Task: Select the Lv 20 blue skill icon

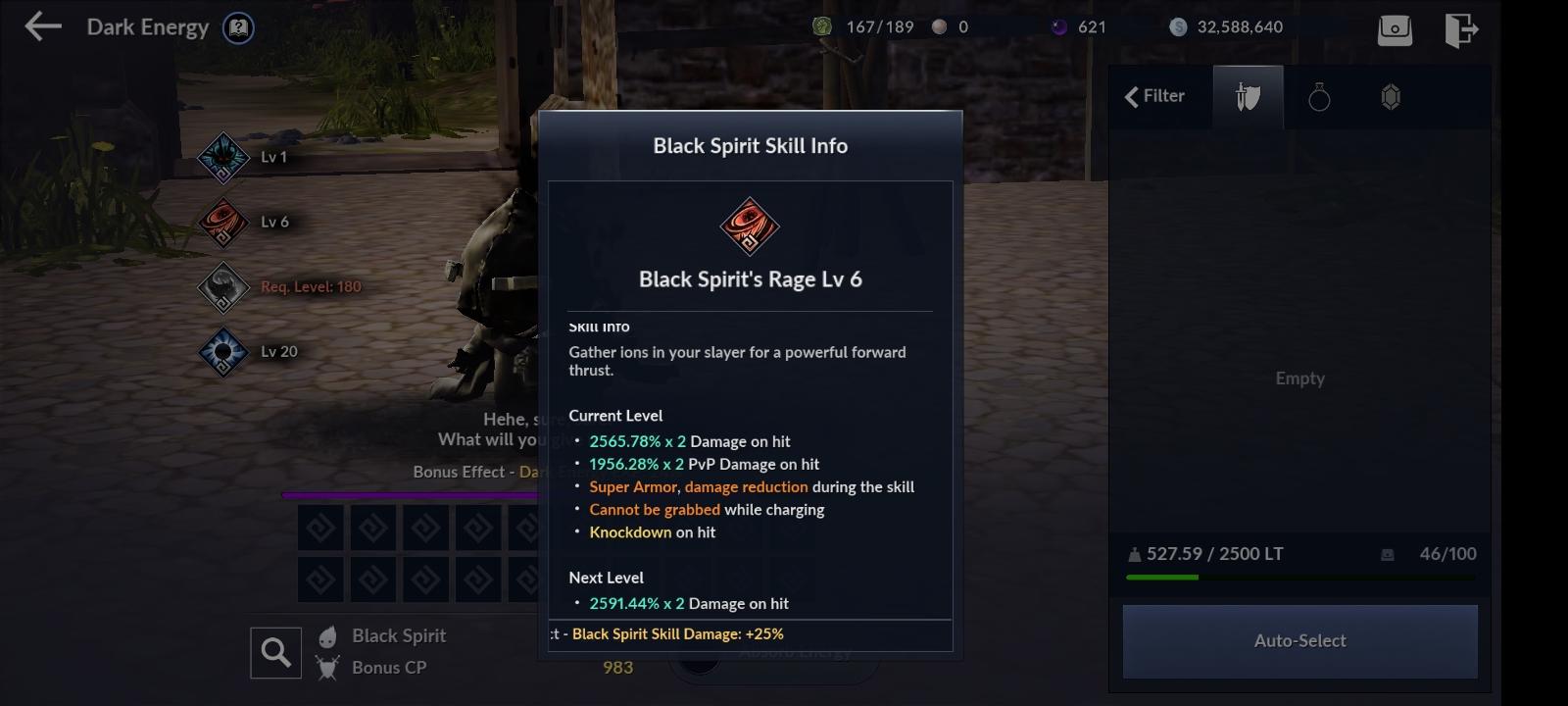Action: (x=223, y=351)
